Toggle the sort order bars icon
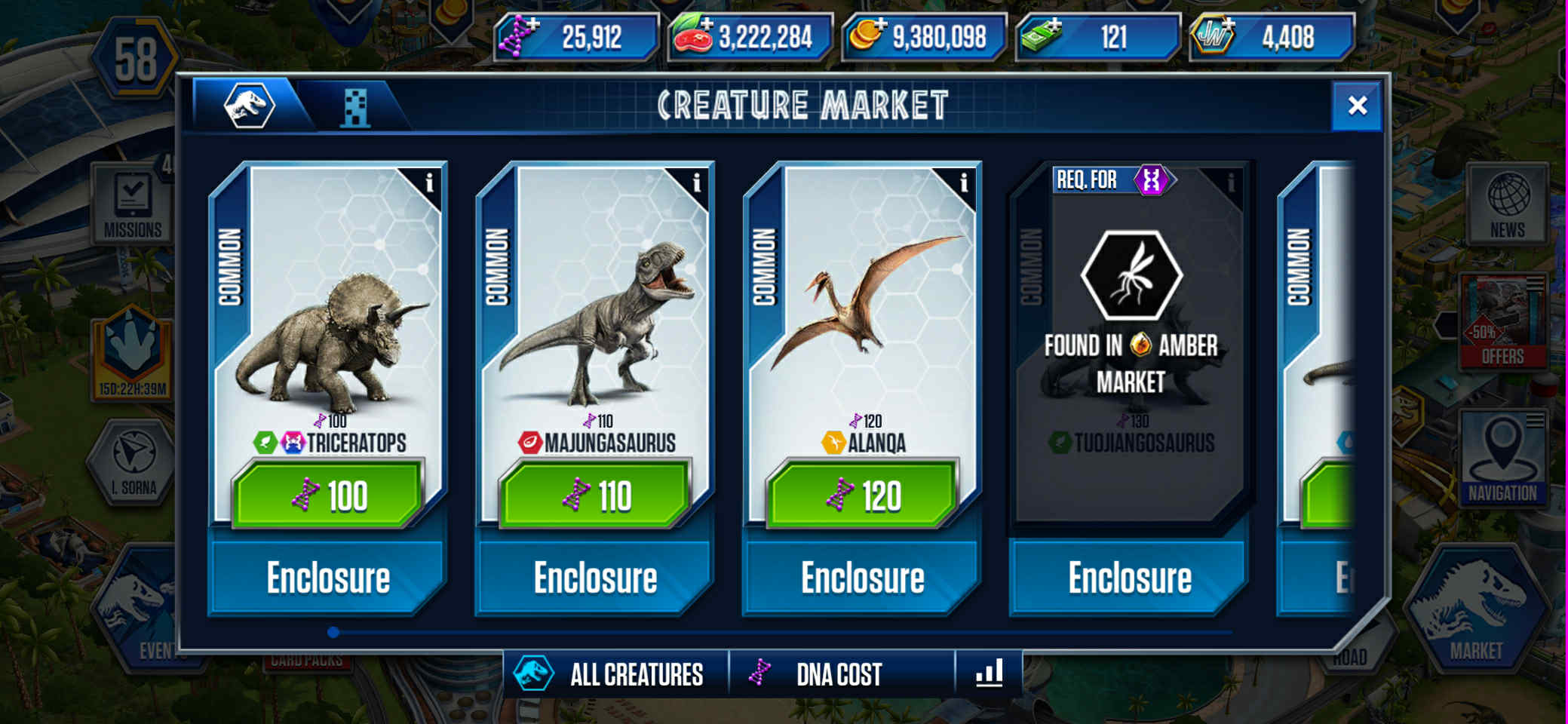 click(x=989, y=673)
